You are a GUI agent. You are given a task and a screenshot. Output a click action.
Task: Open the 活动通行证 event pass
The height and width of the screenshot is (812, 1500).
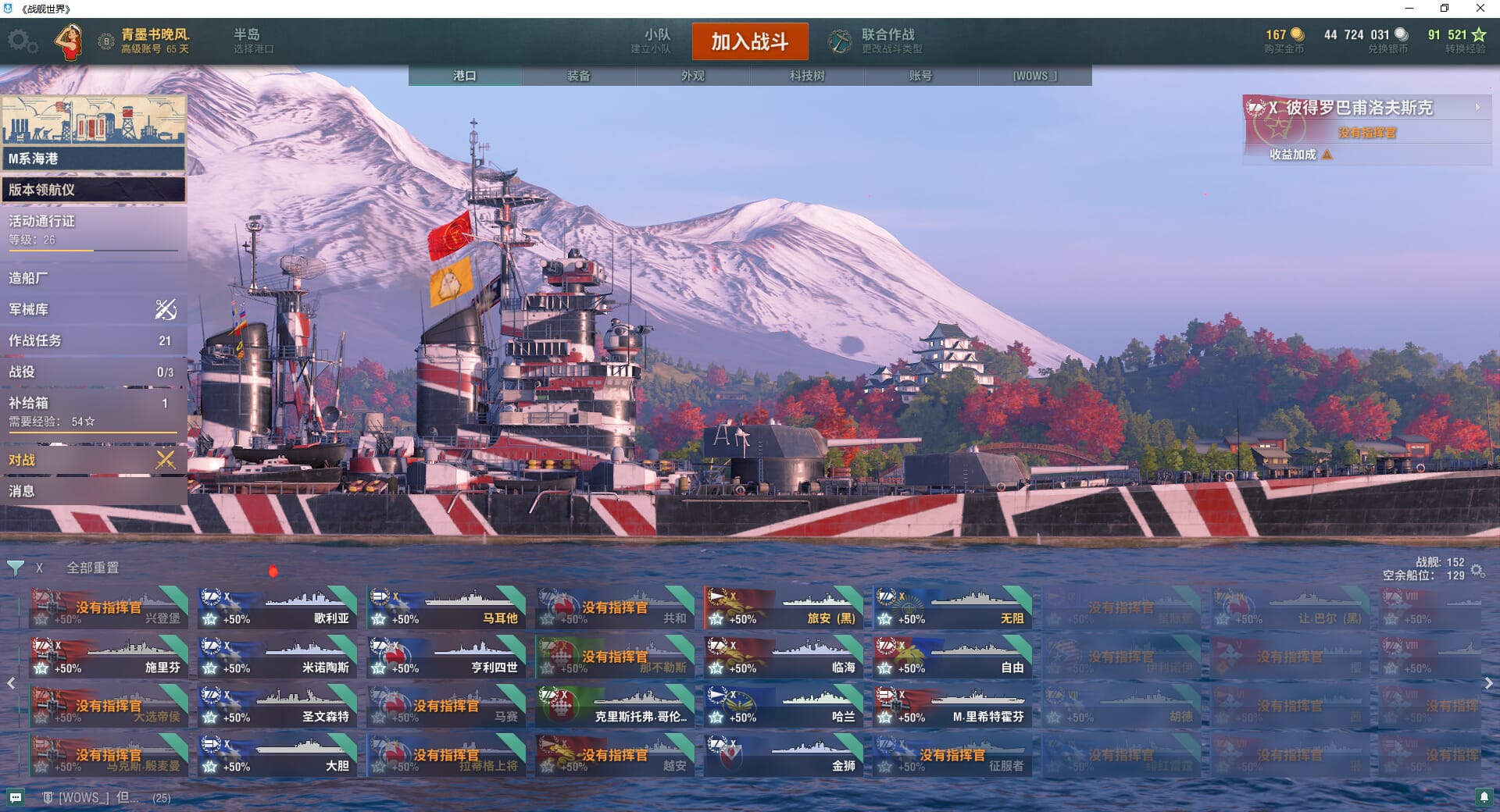tap(92, 230)
